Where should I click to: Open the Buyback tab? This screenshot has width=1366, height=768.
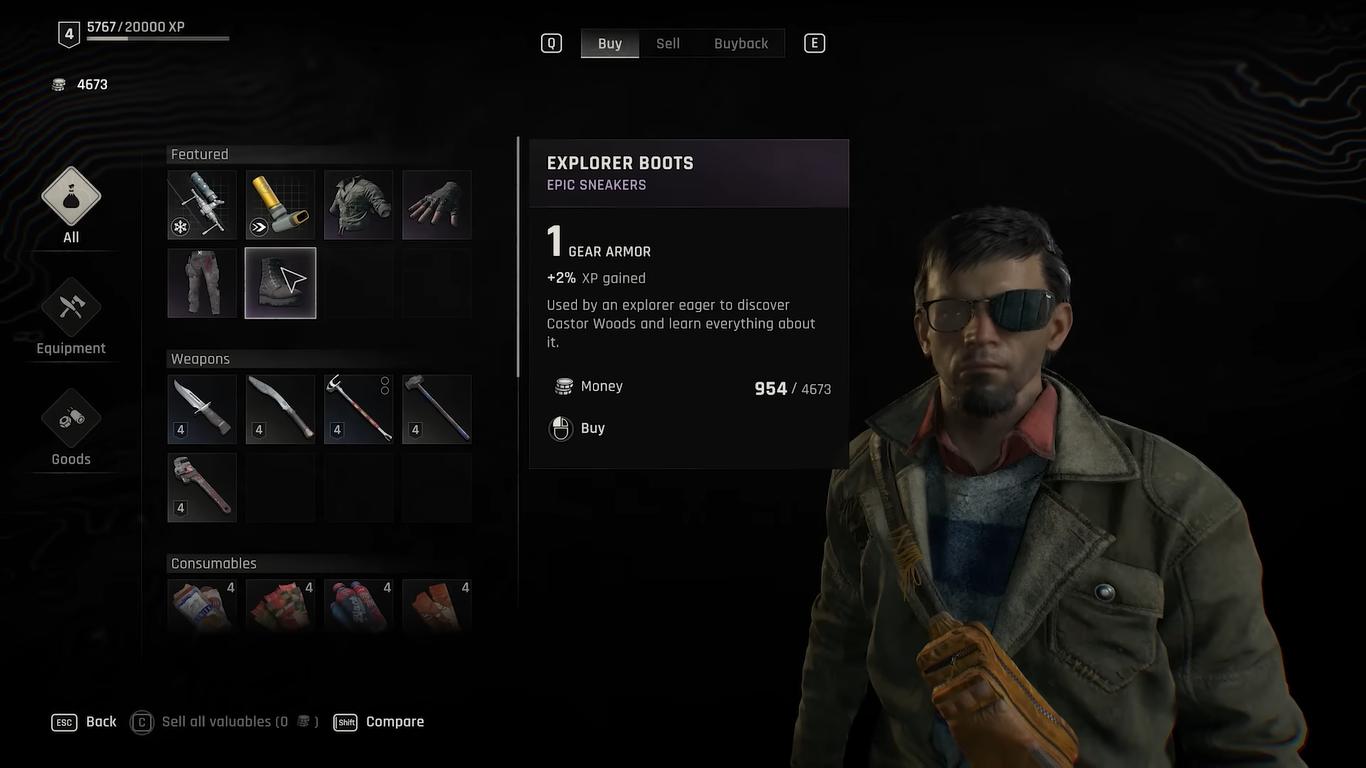point(741,43)
